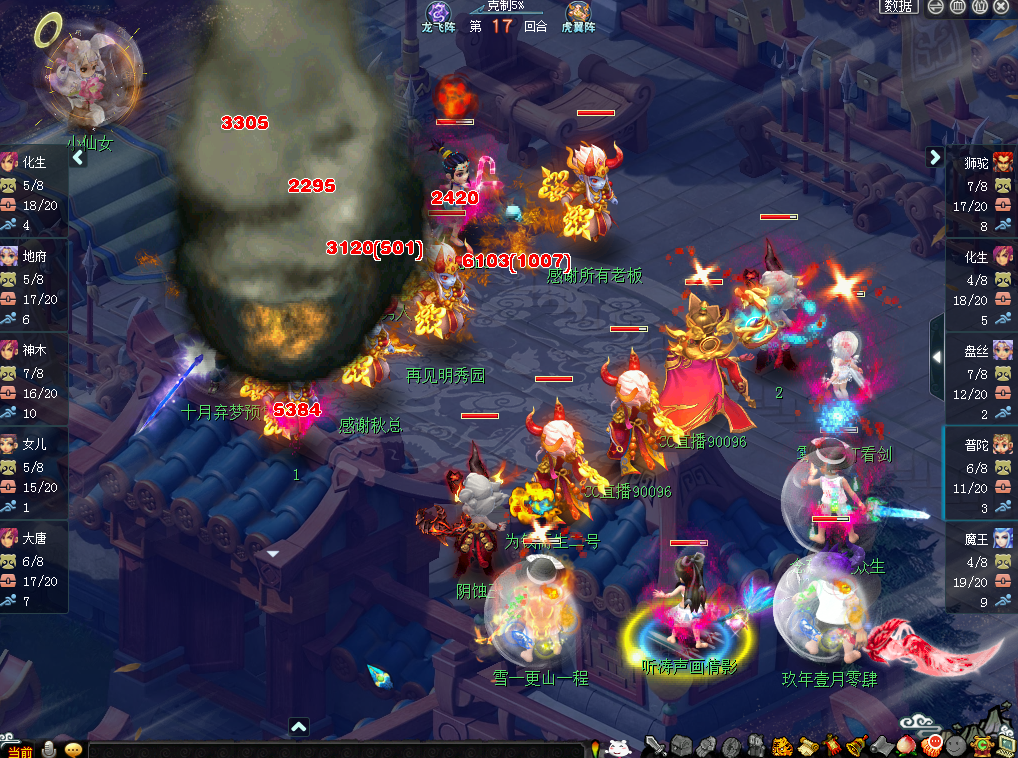Open the sword icon in bottom toolbar
The height and width of the screenshot is (758, 1018).
pyautogui.click(x=655, y=745)
